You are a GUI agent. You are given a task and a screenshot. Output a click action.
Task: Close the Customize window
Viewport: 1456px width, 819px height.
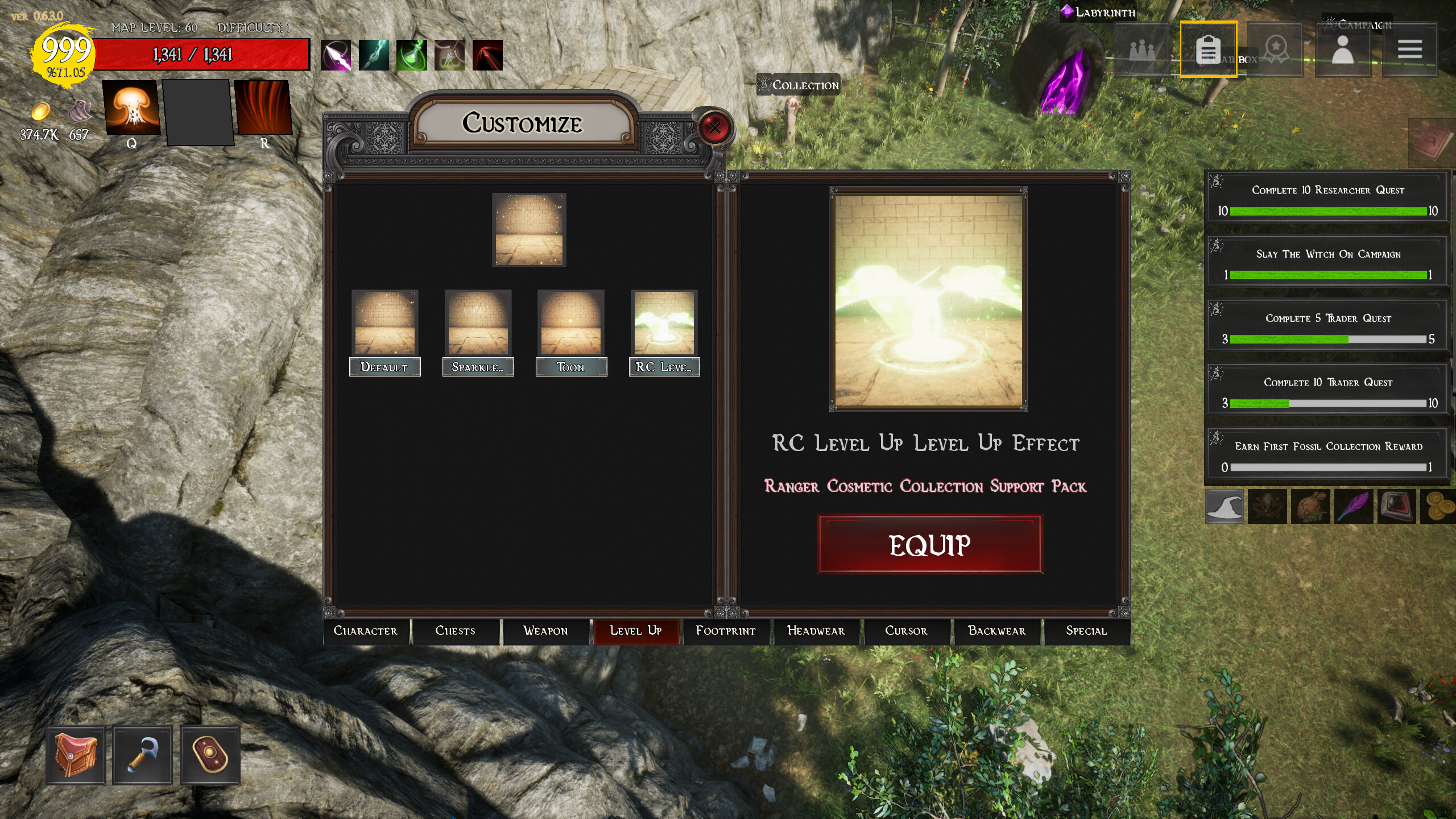[715, 129]
